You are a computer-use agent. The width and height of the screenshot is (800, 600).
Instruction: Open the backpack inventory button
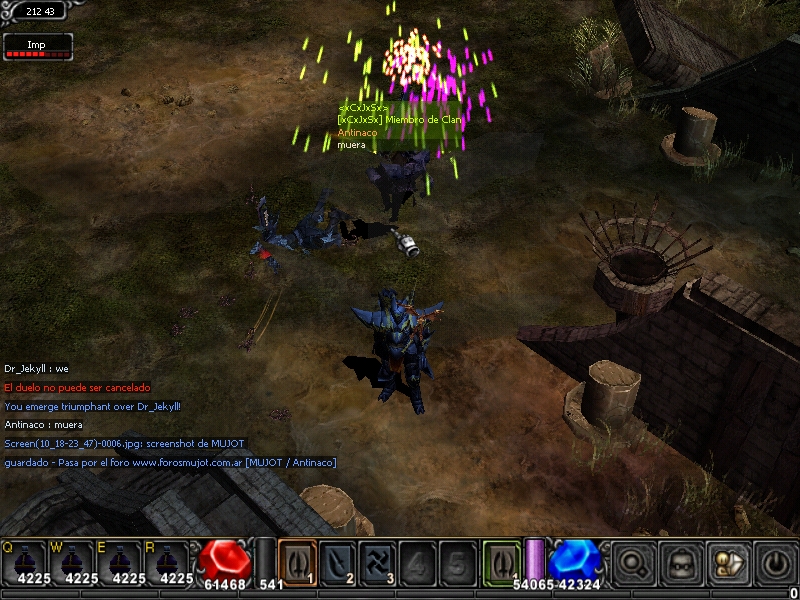point(679,563)
